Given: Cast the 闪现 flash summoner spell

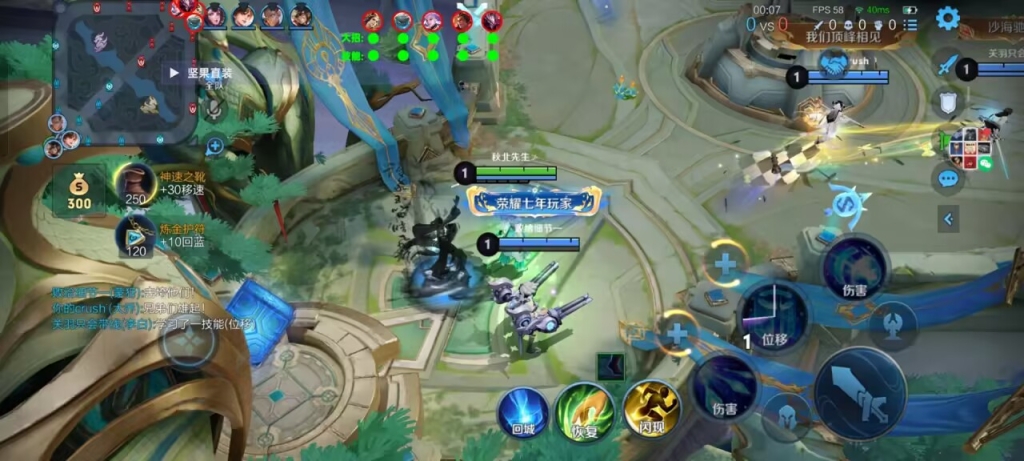Looking at the screenshot, I should 651,409.
